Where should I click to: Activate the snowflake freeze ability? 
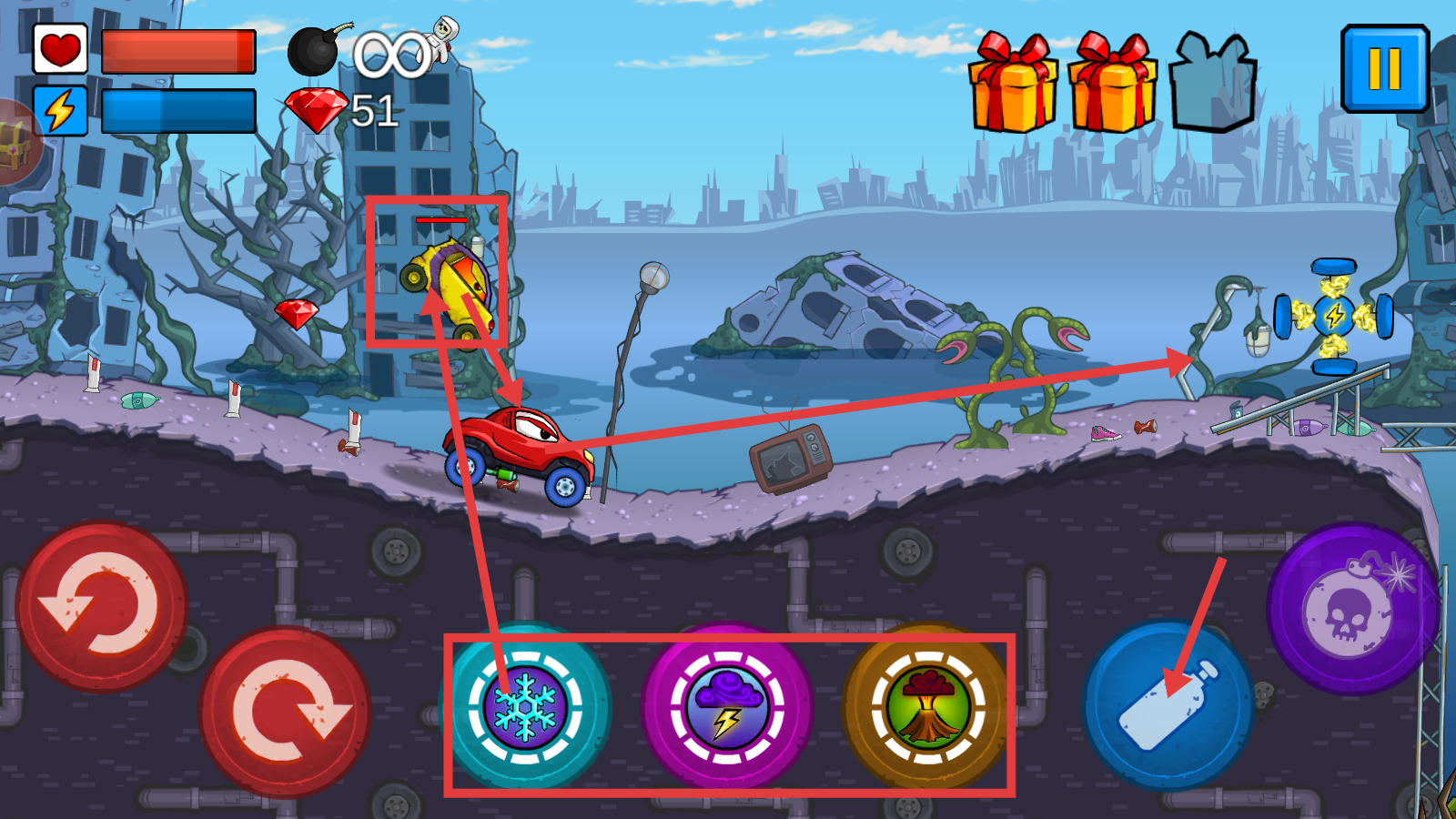coord(525,707)
